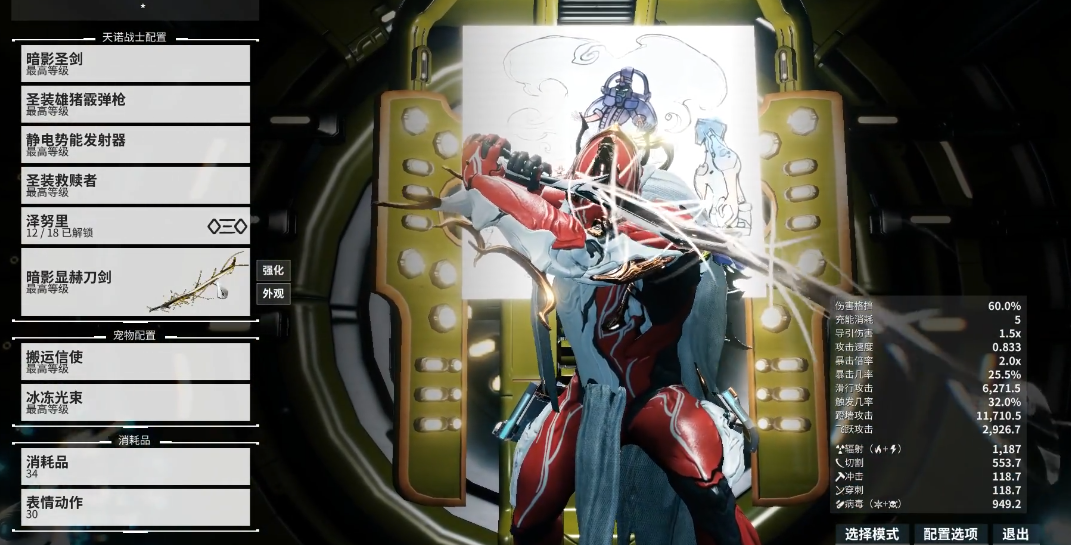Select the 圣装救赎者 melee slot
The image size is (1071, 545).
[135, 185]
